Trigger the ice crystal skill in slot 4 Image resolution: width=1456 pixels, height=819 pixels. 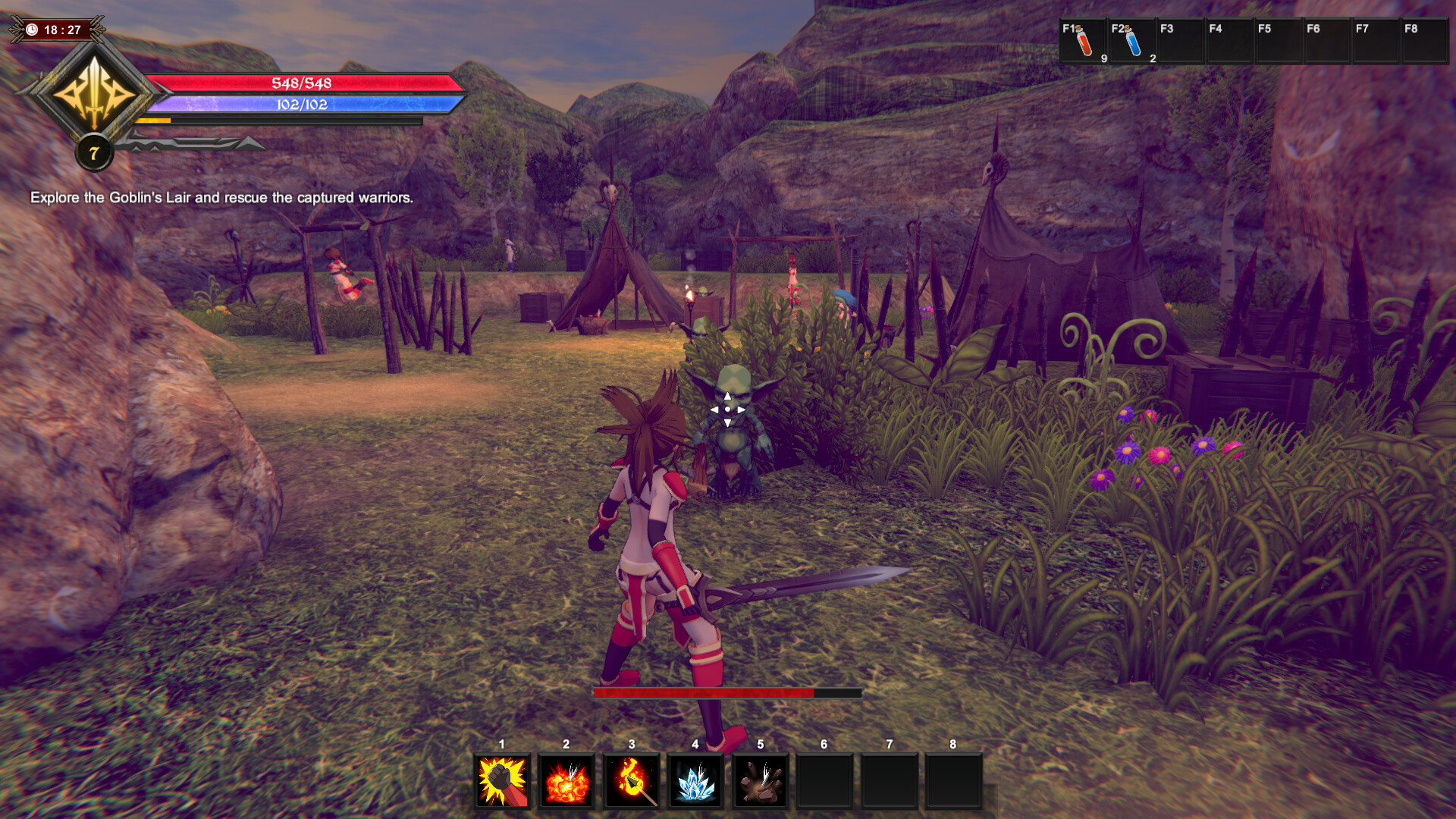[697, 781]
